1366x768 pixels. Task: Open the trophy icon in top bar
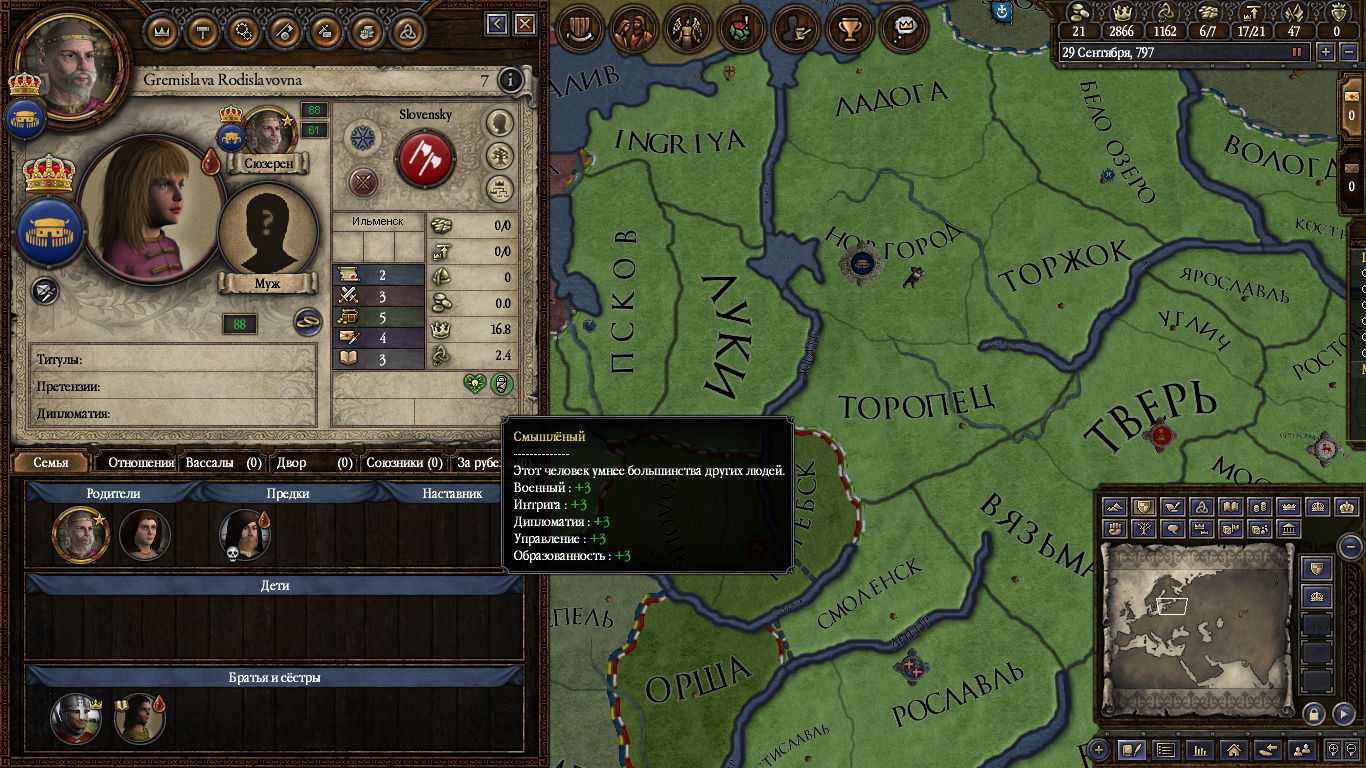(x=851, y=28)
